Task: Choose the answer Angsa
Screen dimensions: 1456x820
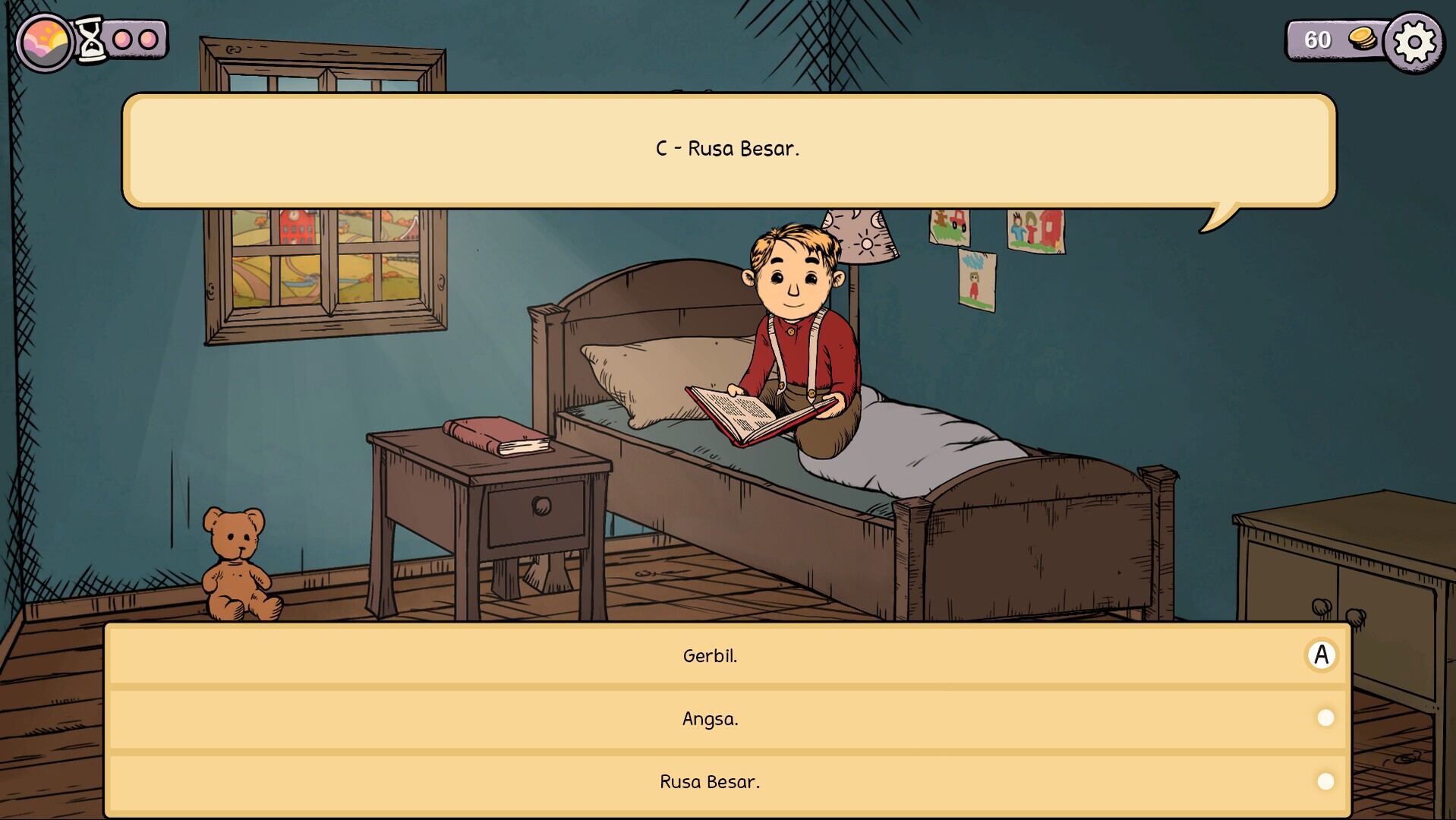Action: [x=709, y=717]
